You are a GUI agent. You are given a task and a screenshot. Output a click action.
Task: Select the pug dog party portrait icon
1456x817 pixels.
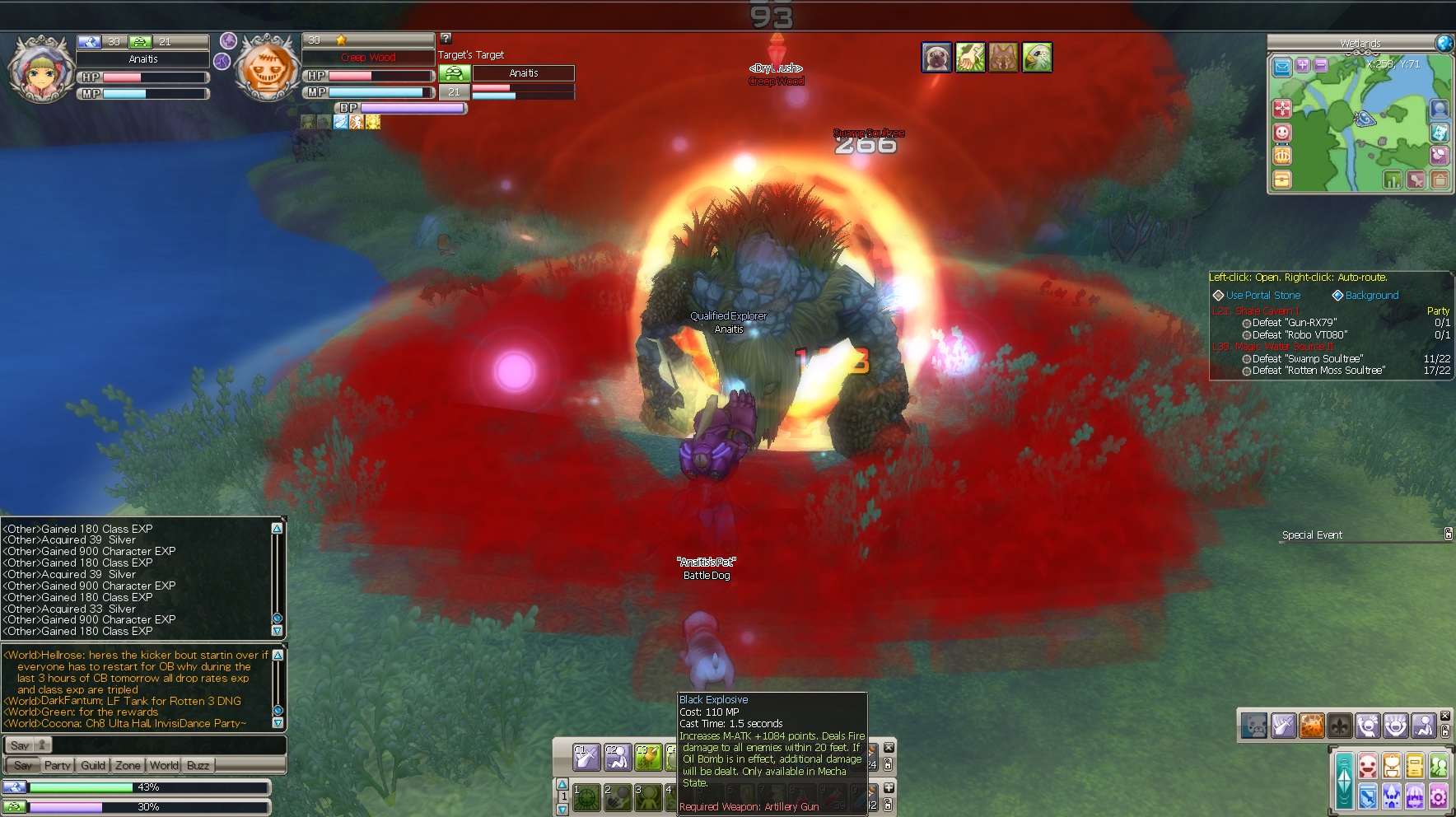936,58
